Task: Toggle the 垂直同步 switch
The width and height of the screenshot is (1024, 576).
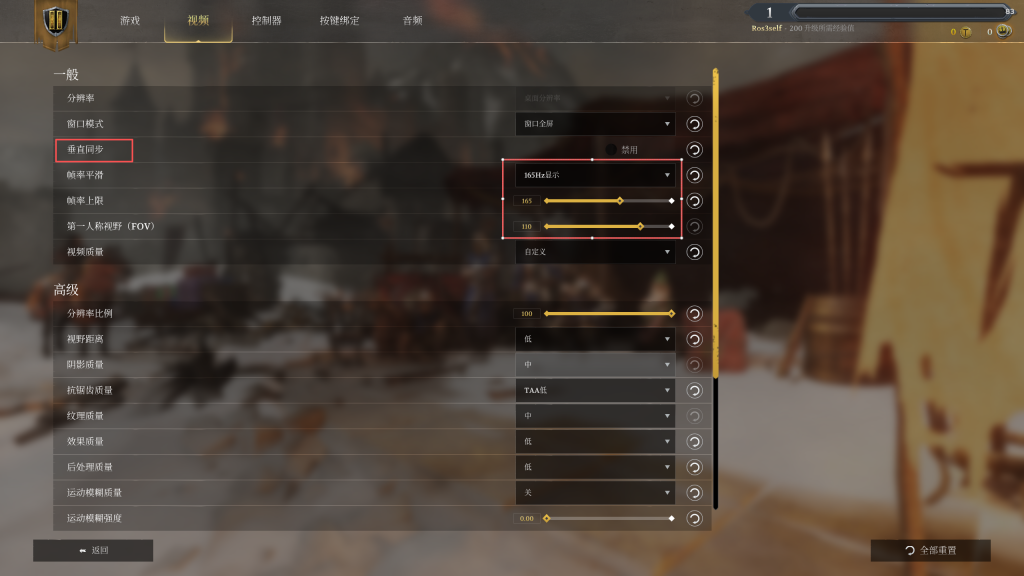Action: pos(612,150)
